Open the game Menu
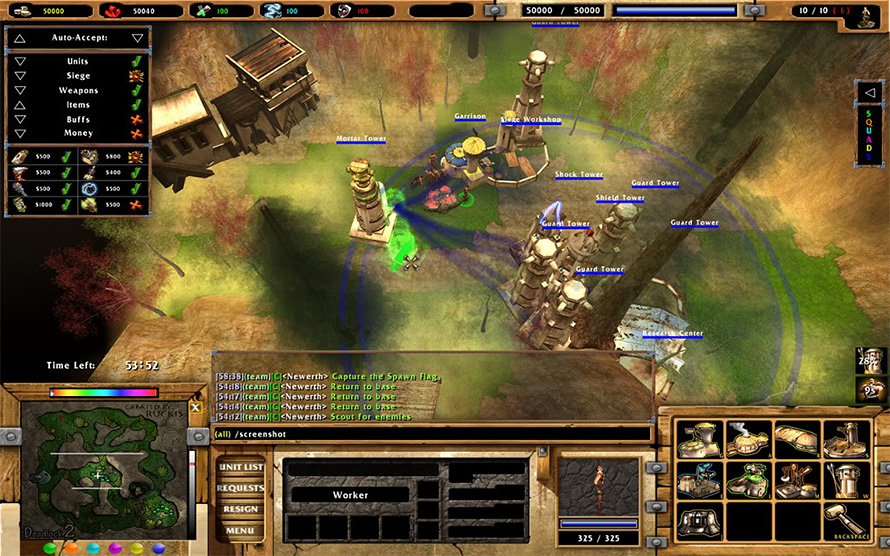This screenshot has width=890, height=556. (240, 530)
